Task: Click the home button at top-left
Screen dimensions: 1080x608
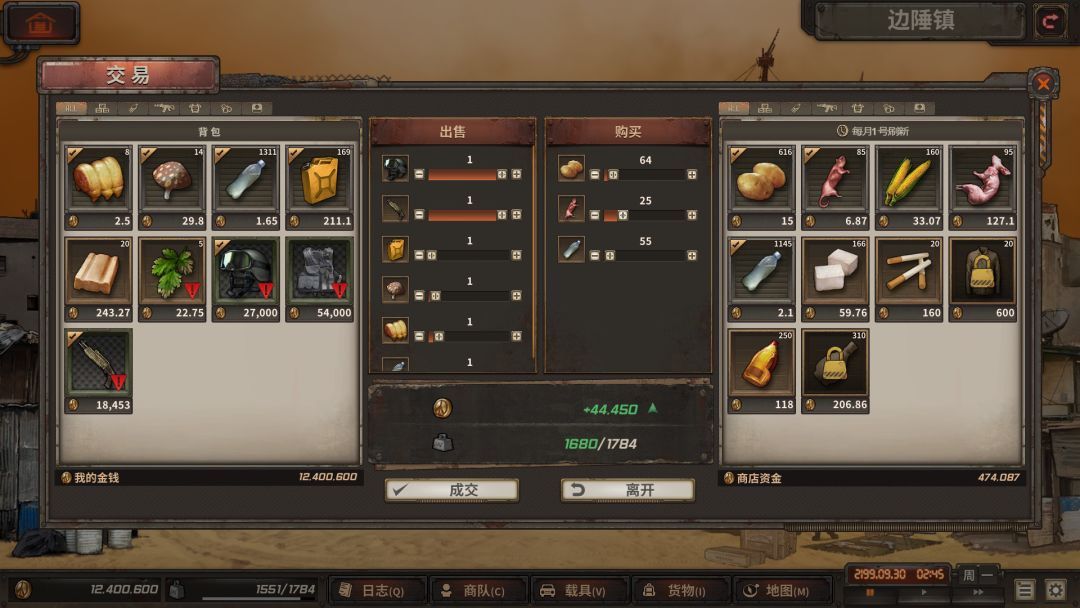Action: tap(40, 23)
